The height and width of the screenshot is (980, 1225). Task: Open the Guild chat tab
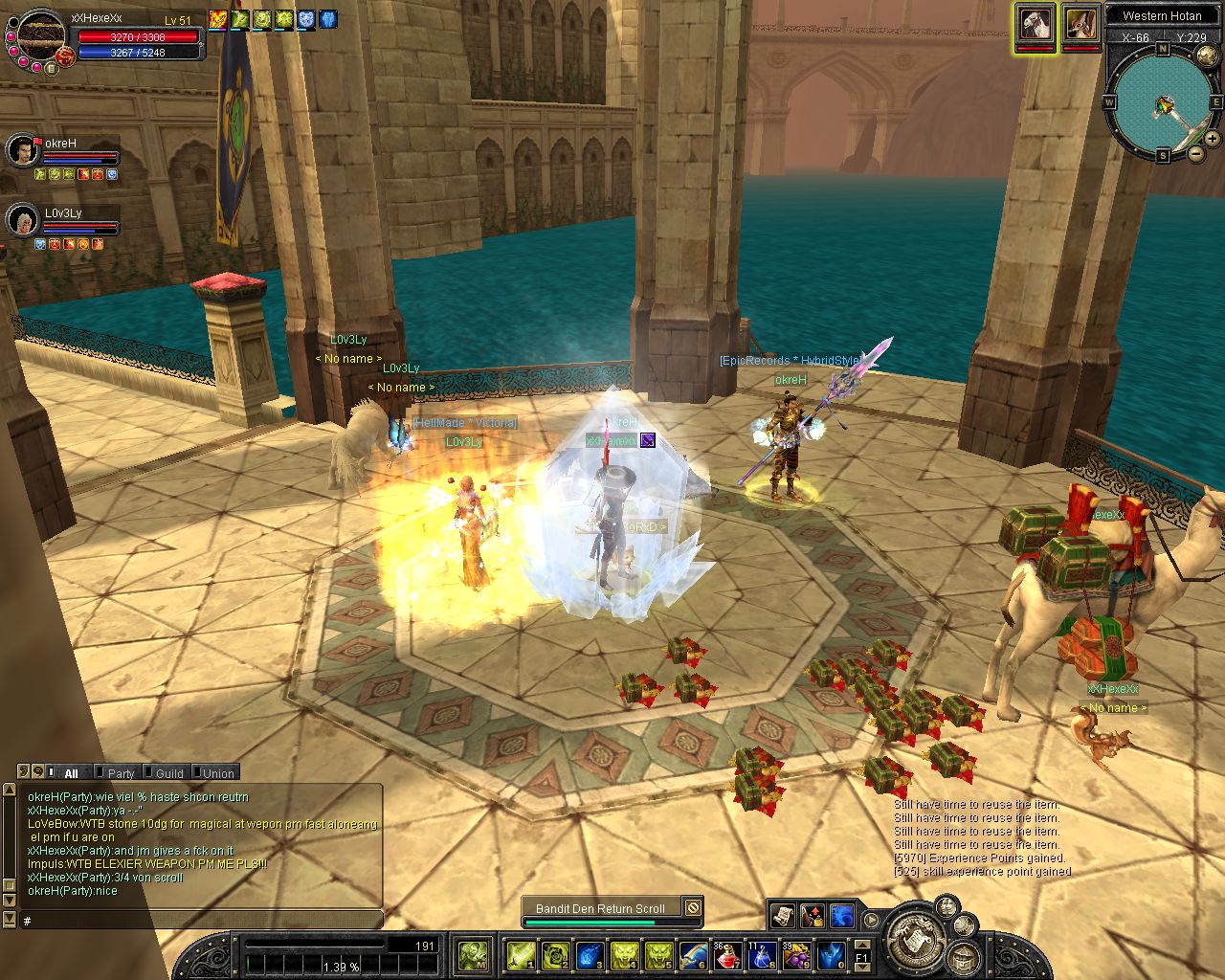click(169, 773)
